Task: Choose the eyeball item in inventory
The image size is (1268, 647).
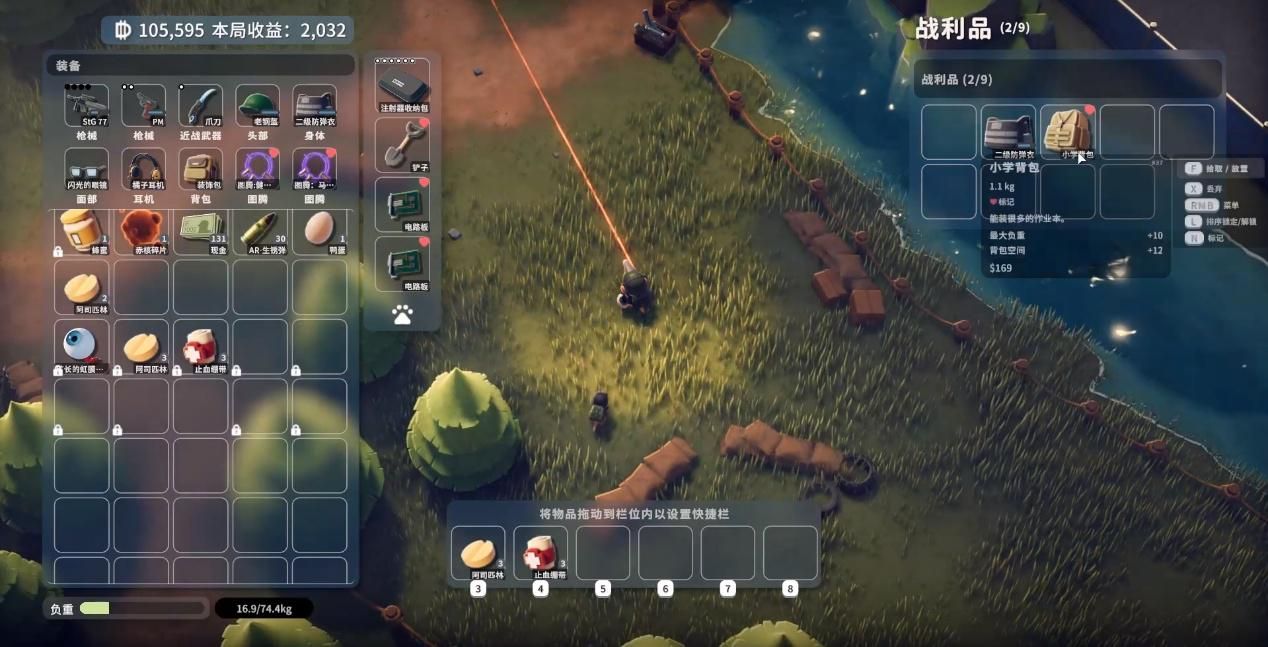Action: [81, 346]
